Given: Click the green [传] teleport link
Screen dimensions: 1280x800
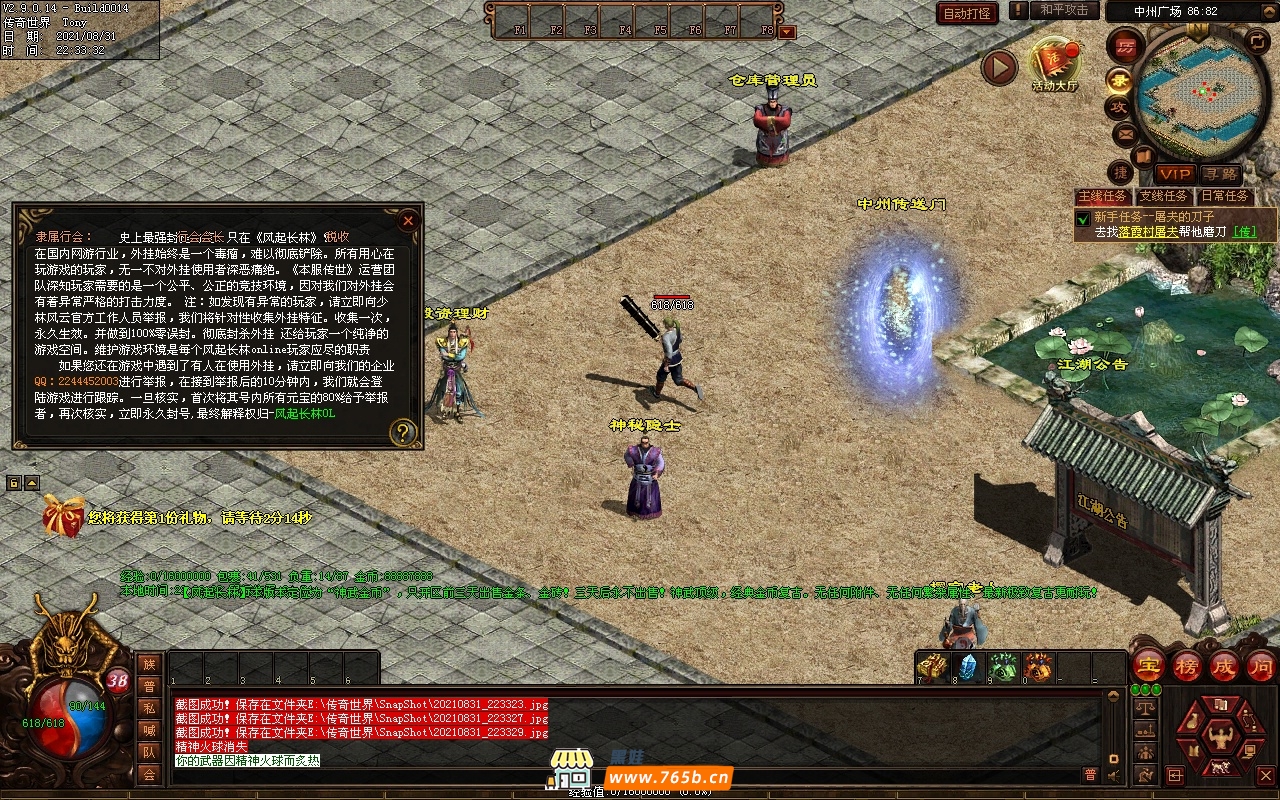Looking at the screenshot, I should click(1244, 232).
